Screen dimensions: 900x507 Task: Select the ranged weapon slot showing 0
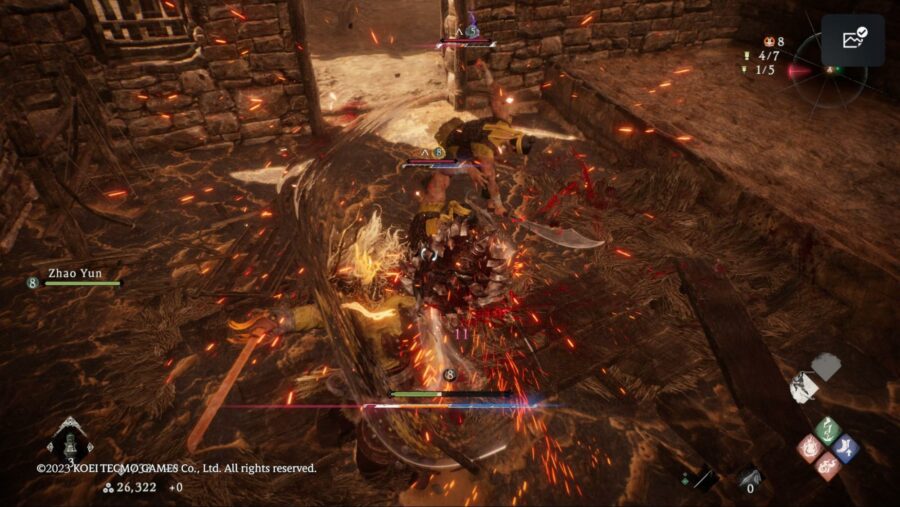tap(750, 480)
